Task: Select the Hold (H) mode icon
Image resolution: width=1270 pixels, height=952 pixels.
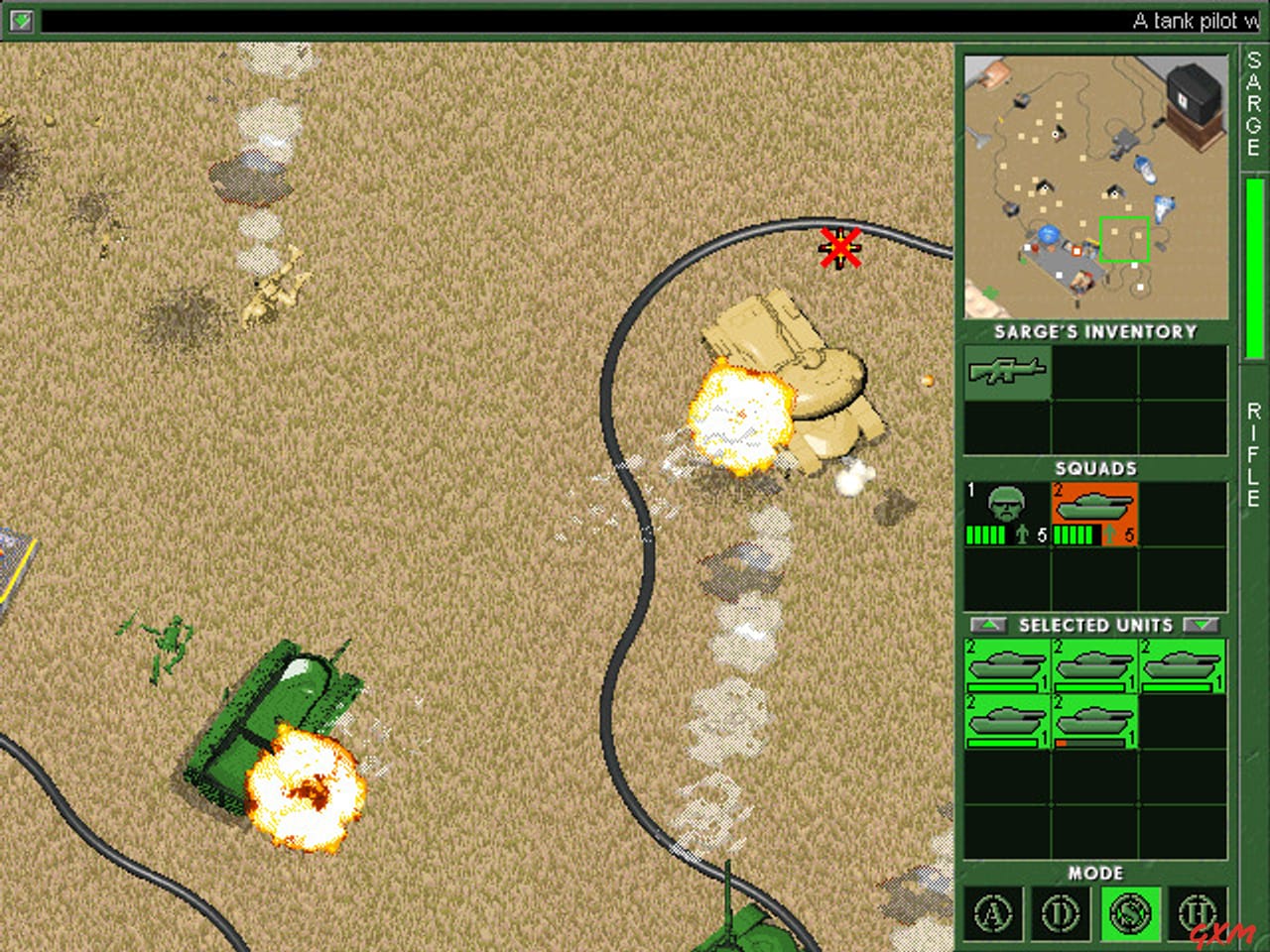Action: tap(1198, 913)
